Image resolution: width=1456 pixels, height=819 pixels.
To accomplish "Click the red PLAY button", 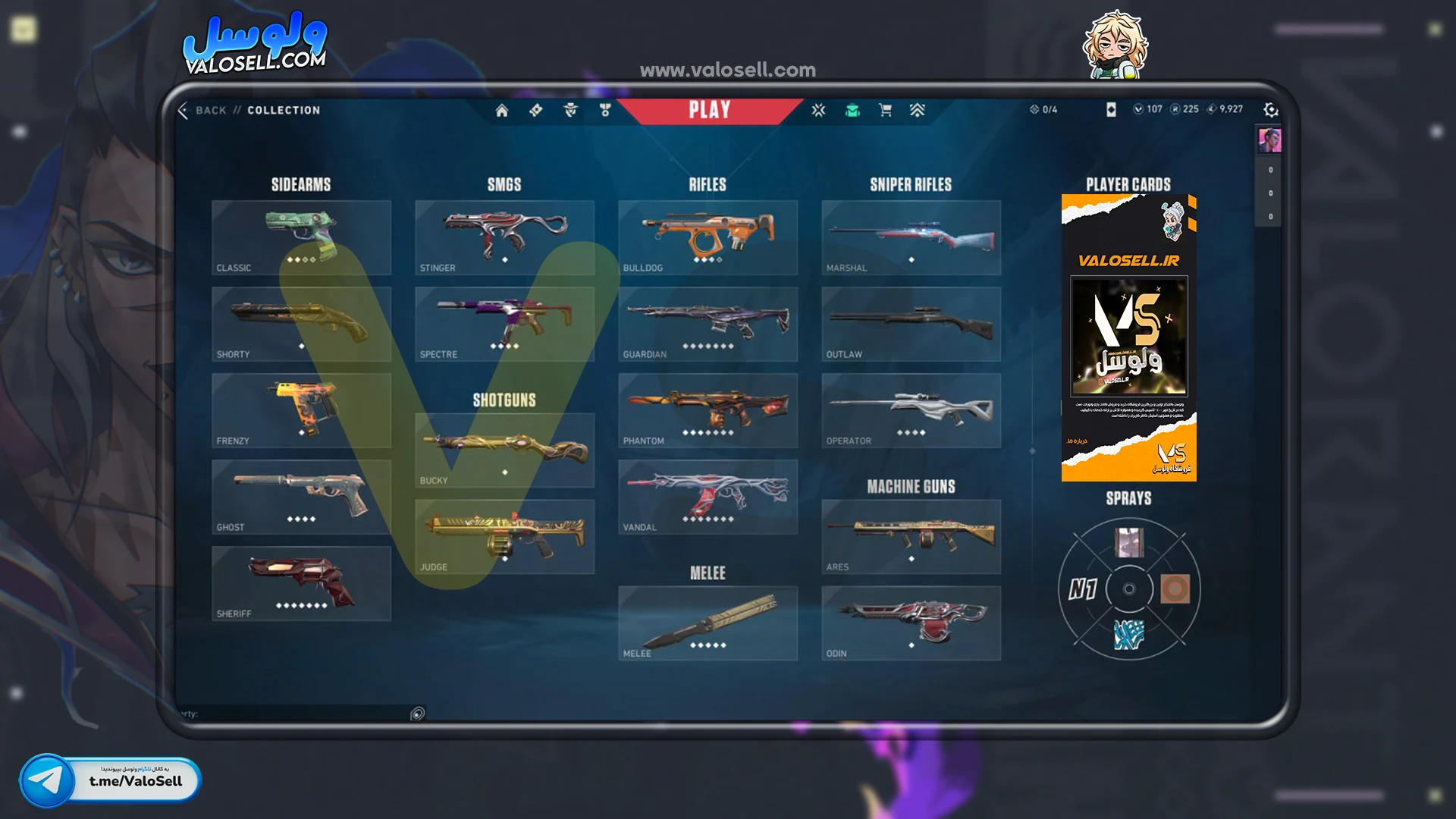I will click(709, 111).
